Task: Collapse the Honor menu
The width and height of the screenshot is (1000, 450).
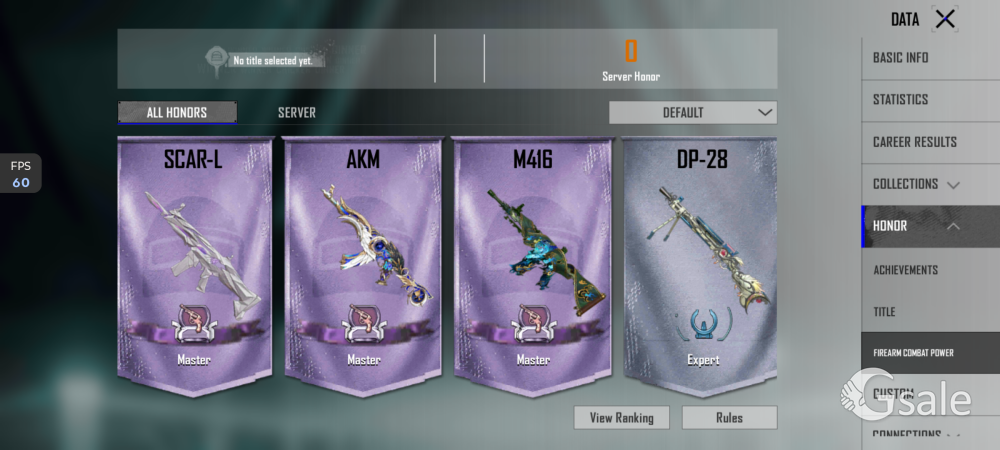Action: [930, 226]
